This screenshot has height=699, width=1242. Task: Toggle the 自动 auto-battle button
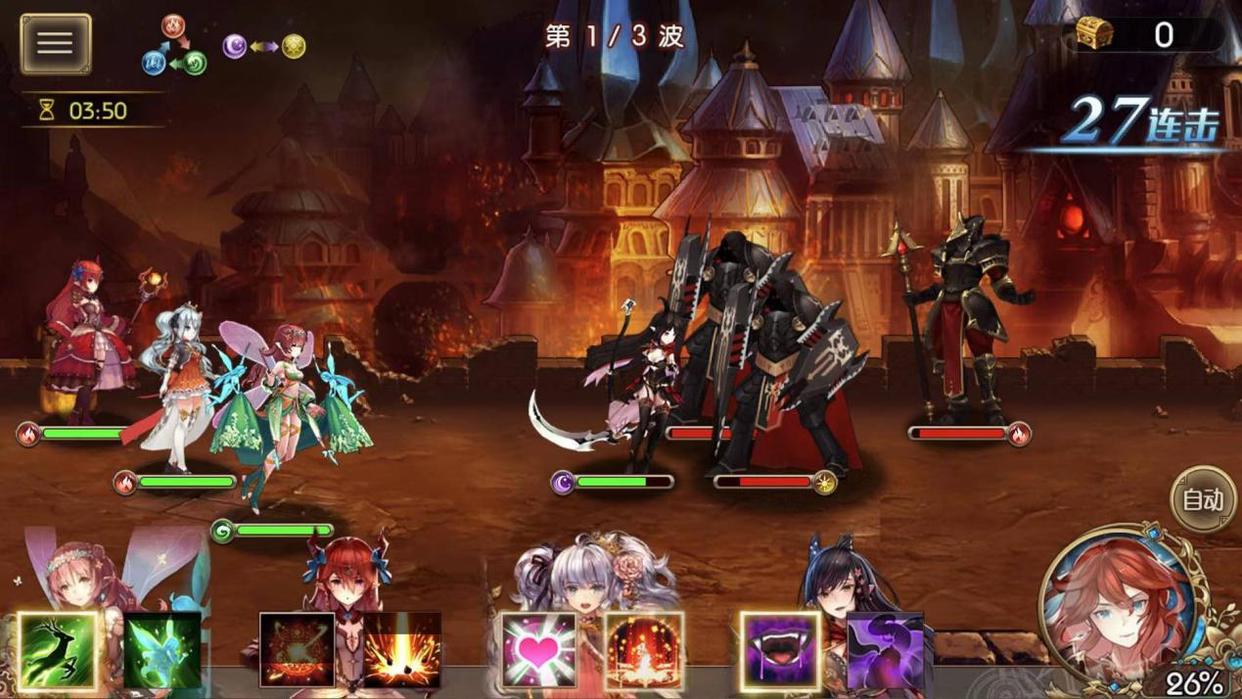1203,499
